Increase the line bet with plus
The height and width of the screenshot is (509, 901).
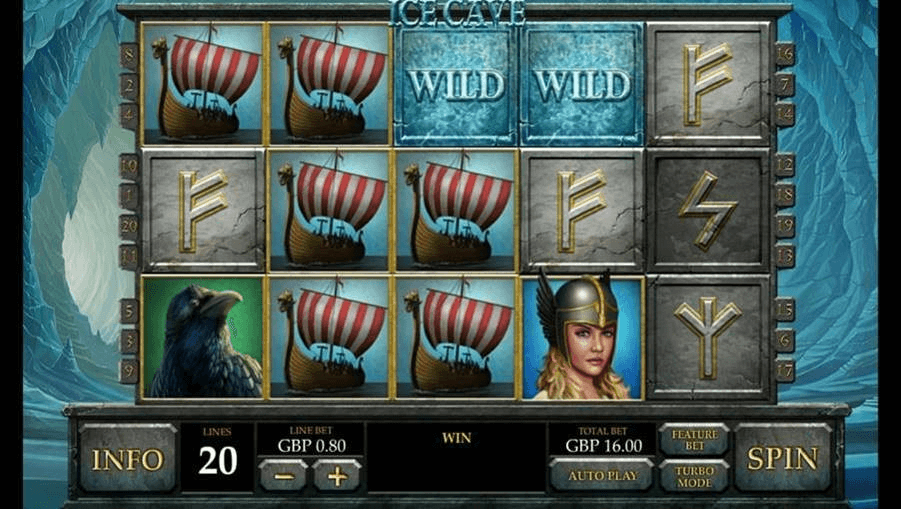(x=336, y=476)
